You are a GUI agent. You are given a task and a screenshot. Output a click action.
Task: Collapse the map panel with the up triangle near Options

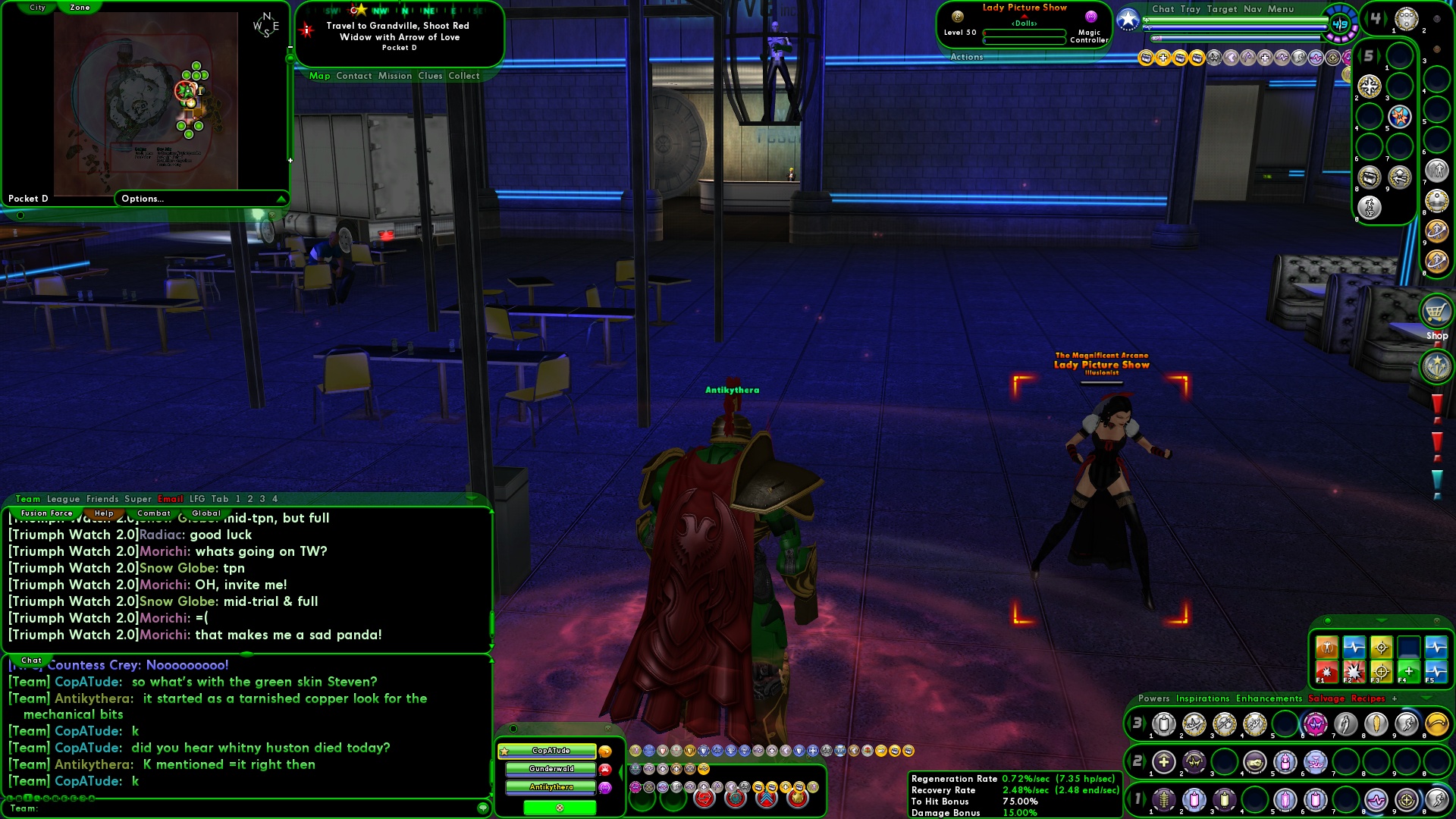283,198
